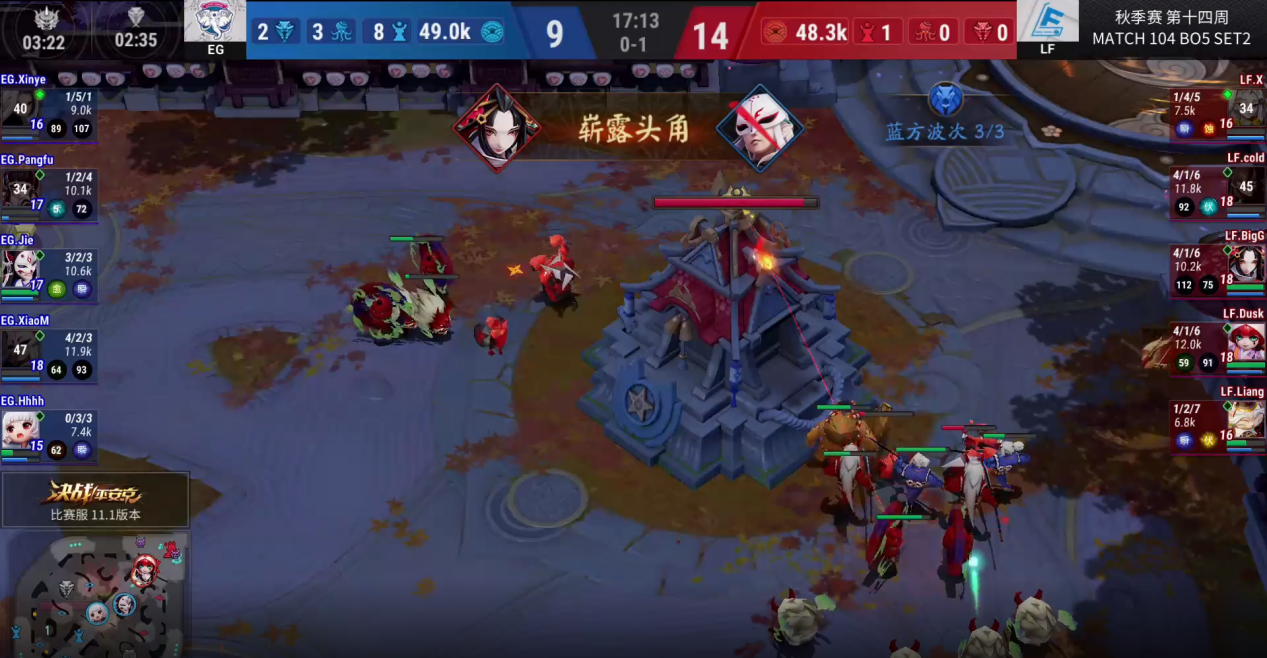Select LF.BigG's hero portrait
This screenshot has width=1267, height=658.
click(x=1246, y=264)
